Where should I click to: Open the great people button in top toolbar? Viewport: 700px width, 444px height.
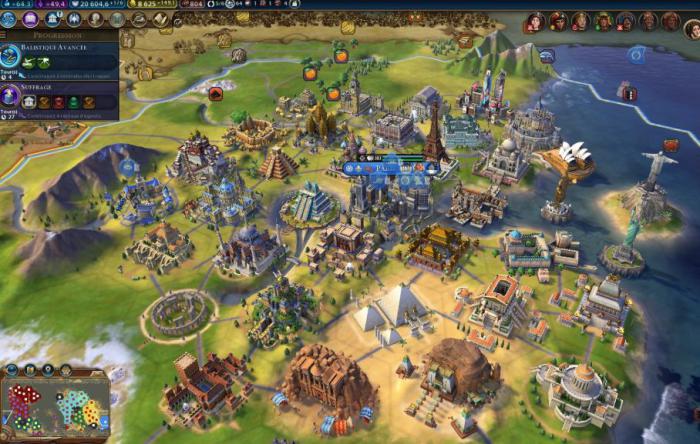click(96, 19)
